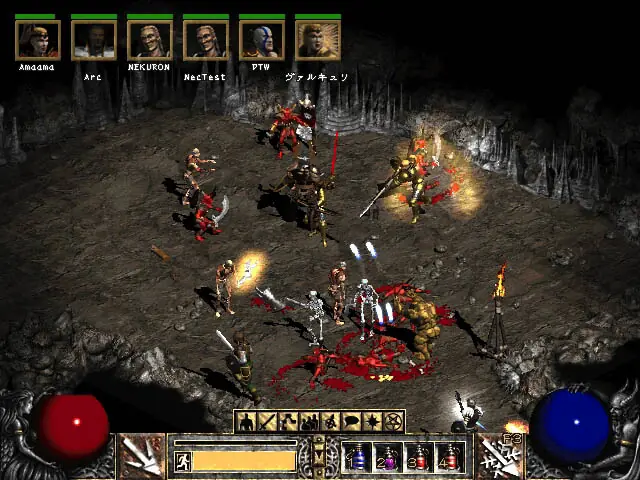Use the blue mana potion in belt slot 1
The height and width of the screenshot is (480, 640).
tap(356, 457)
